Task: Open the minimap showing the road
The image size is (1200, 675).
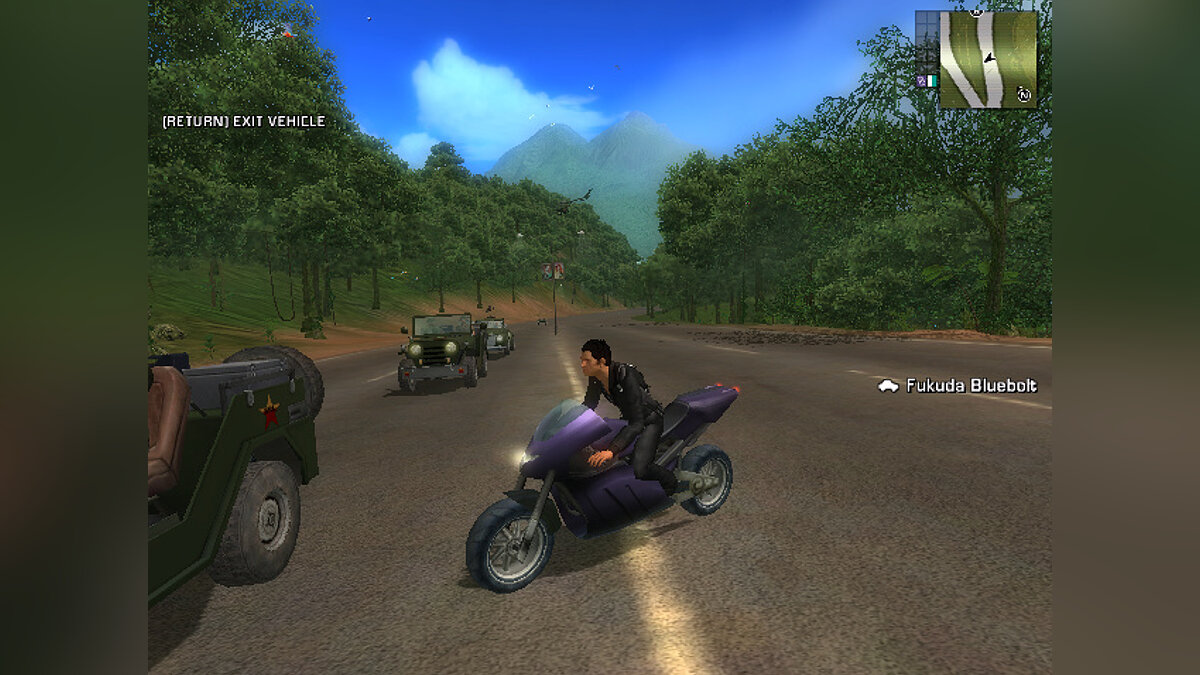Action: [x=987, y=59]
